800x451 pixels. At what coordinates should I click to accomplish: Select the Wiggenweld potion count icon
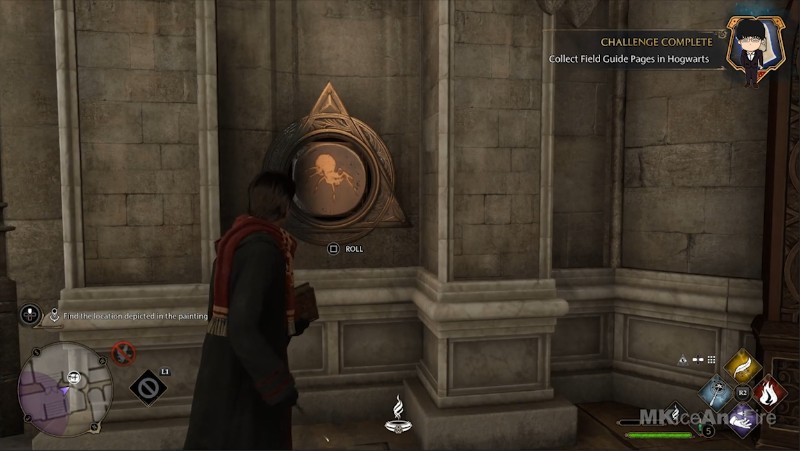tap(708, 431)
